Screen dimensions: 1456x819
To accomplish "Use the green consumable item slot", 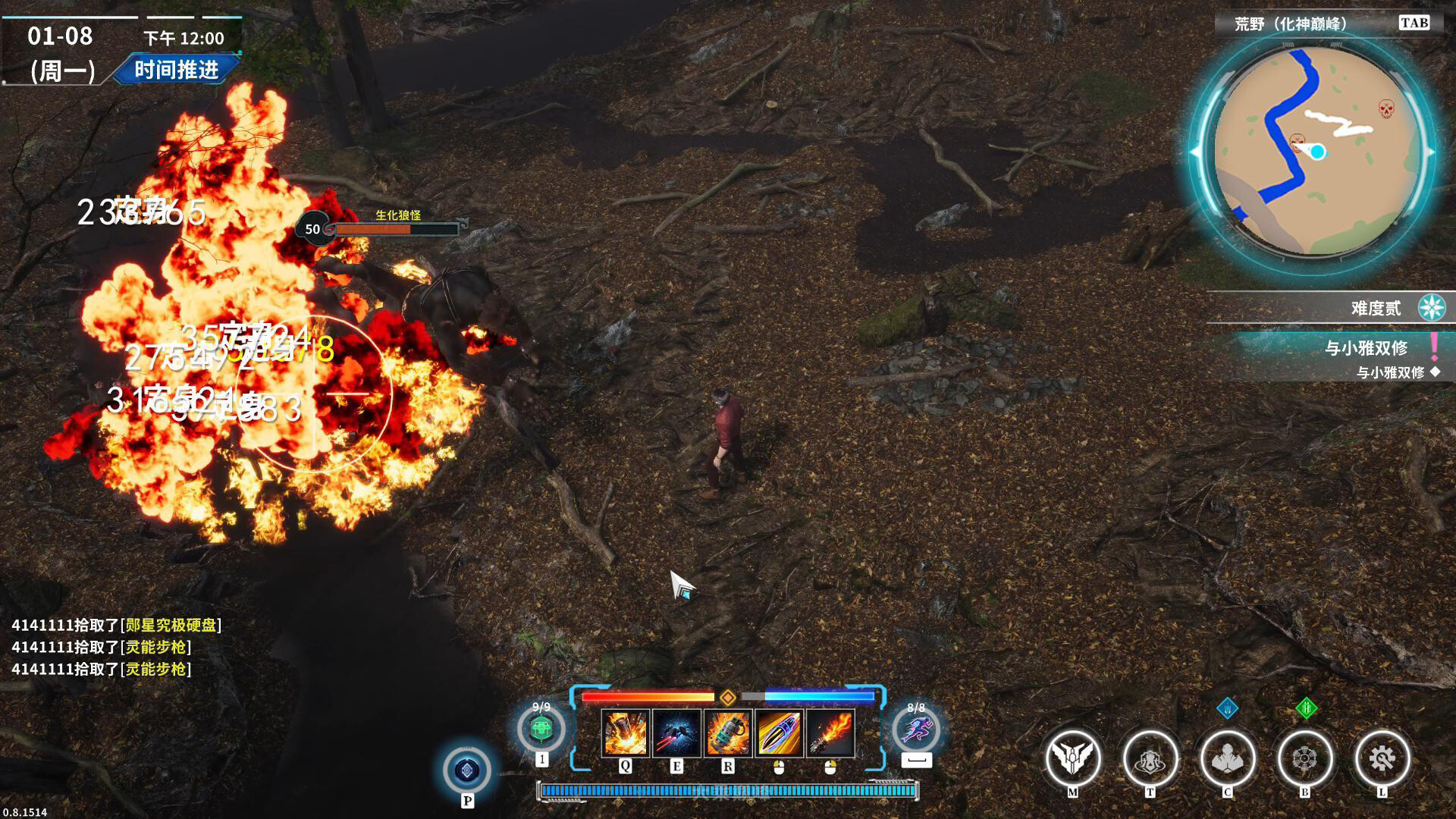I will [x=541, y=729].
